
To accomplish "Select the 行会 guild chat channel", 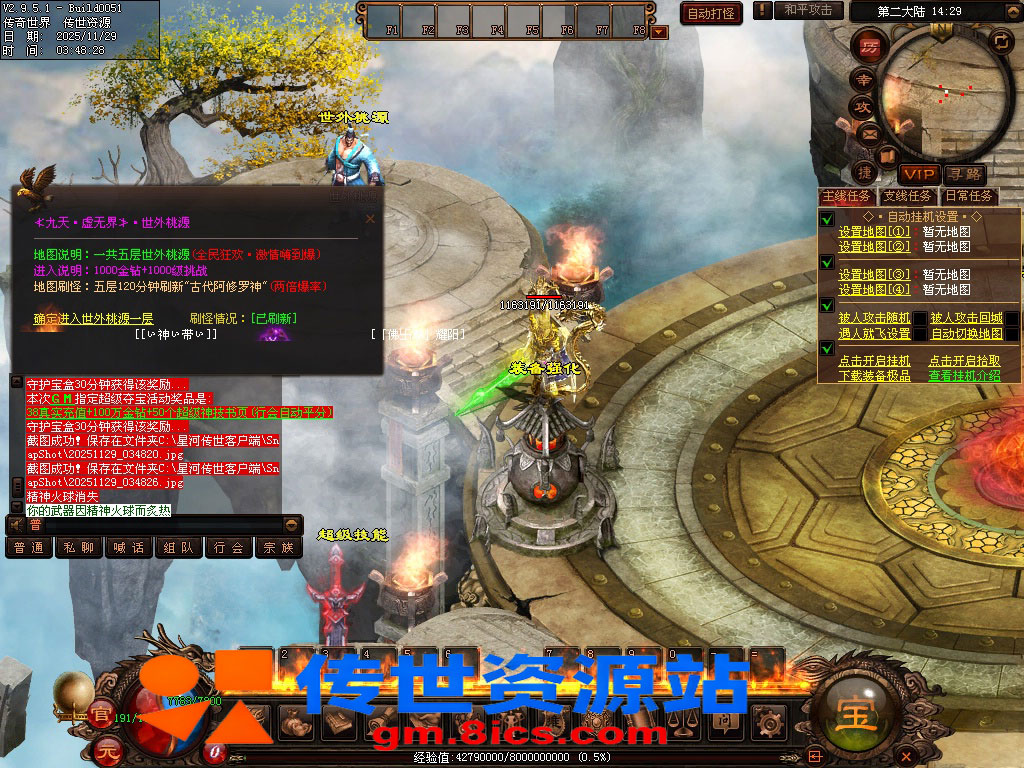I will pos(229,548).
